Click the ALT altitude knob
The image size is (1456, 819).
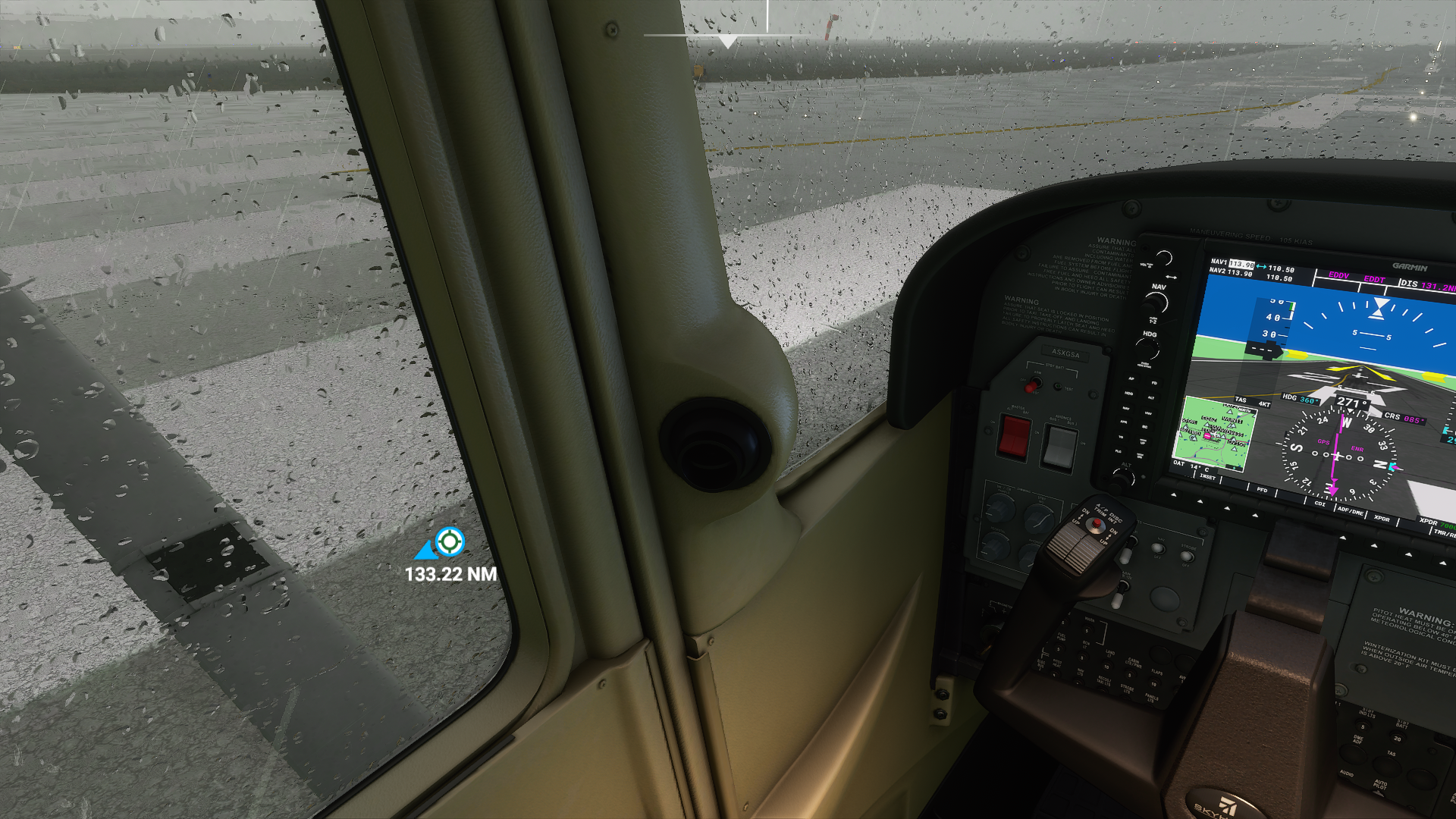pyautogui.click(x=1124, y=478)
